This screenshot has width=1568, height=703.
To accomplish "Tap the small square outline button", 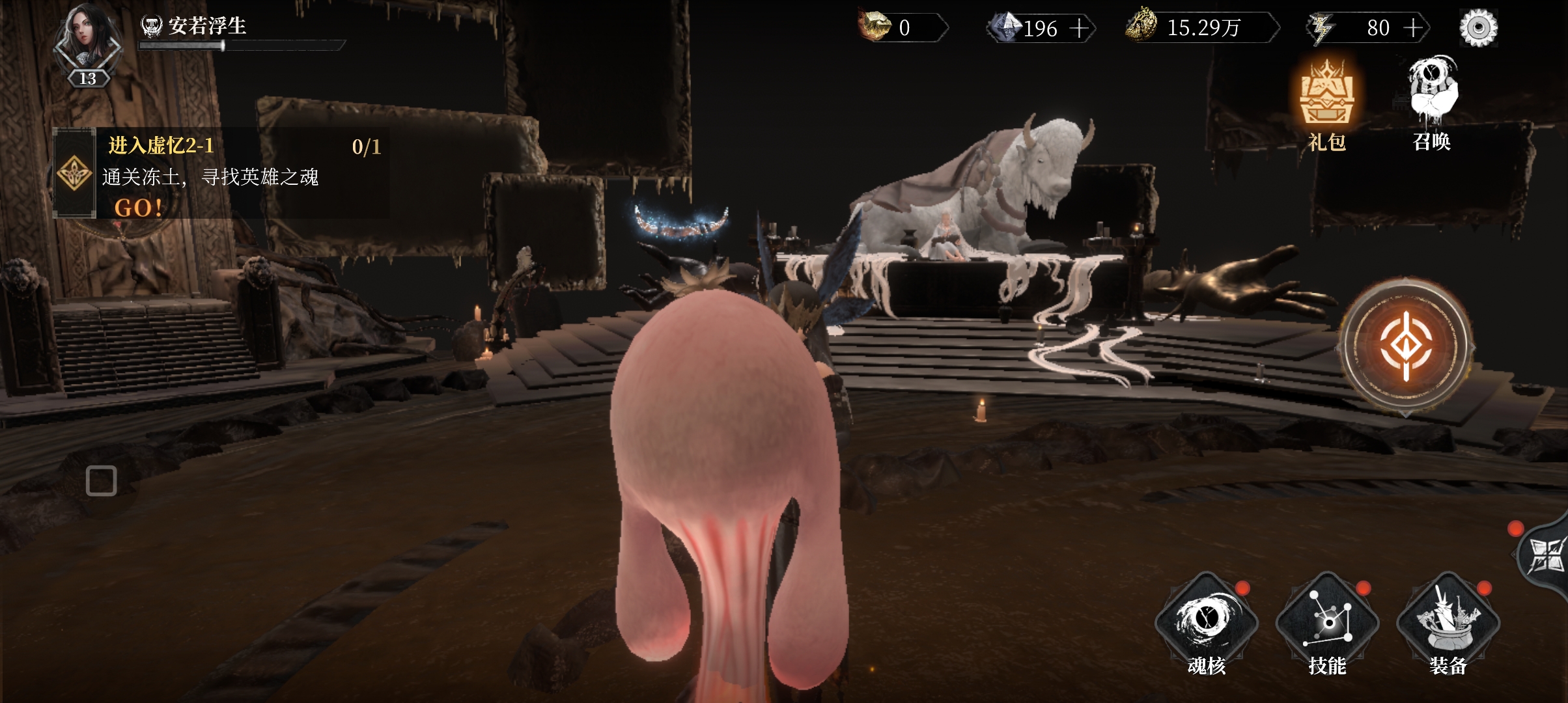I will pos(101,480).
